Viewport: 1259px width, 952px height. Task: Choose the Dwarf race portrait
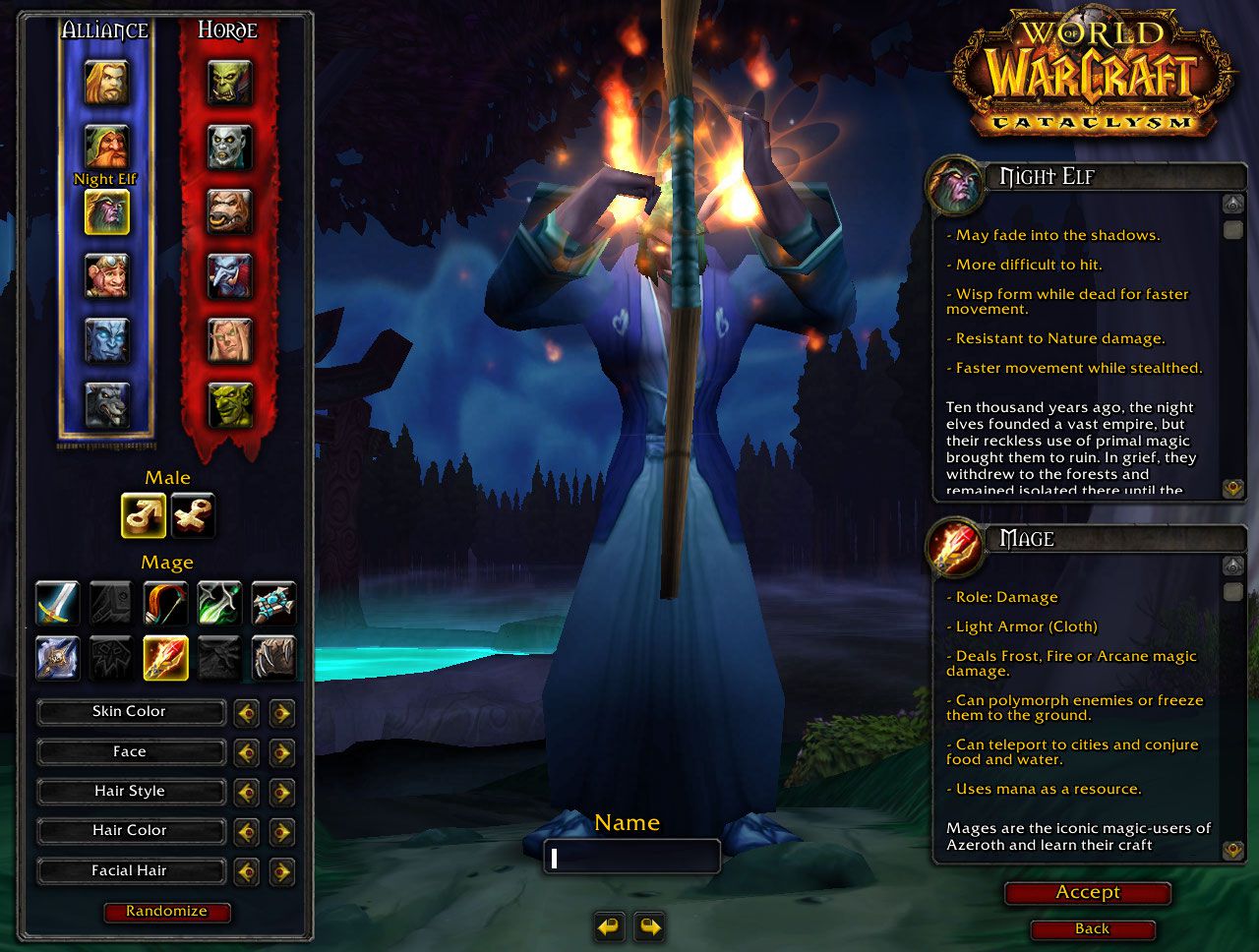106,147
